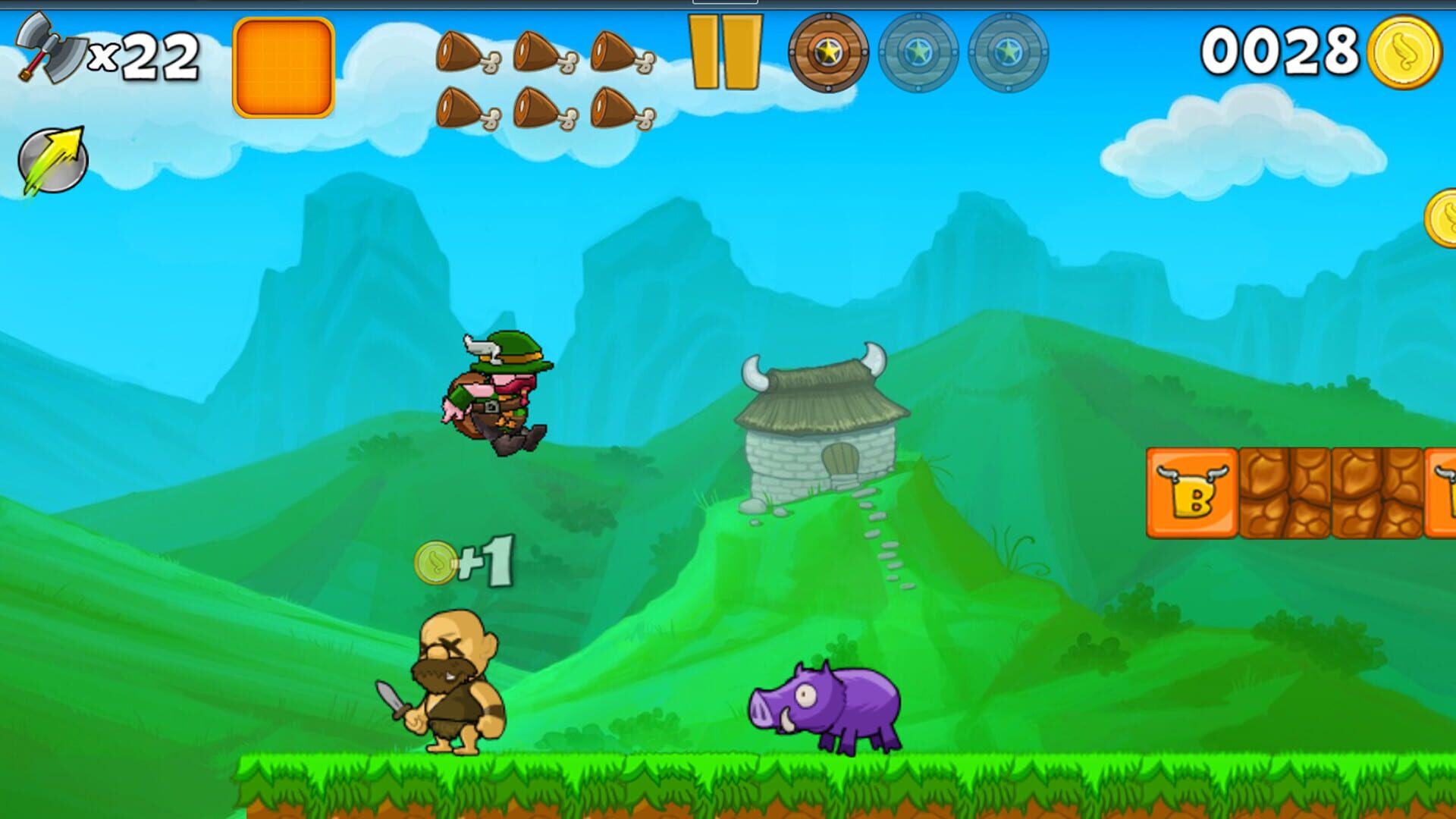Screen dimensions: 1456x819
Task: Pause the game with the yellow pause button
Action: tap(724, 52)
